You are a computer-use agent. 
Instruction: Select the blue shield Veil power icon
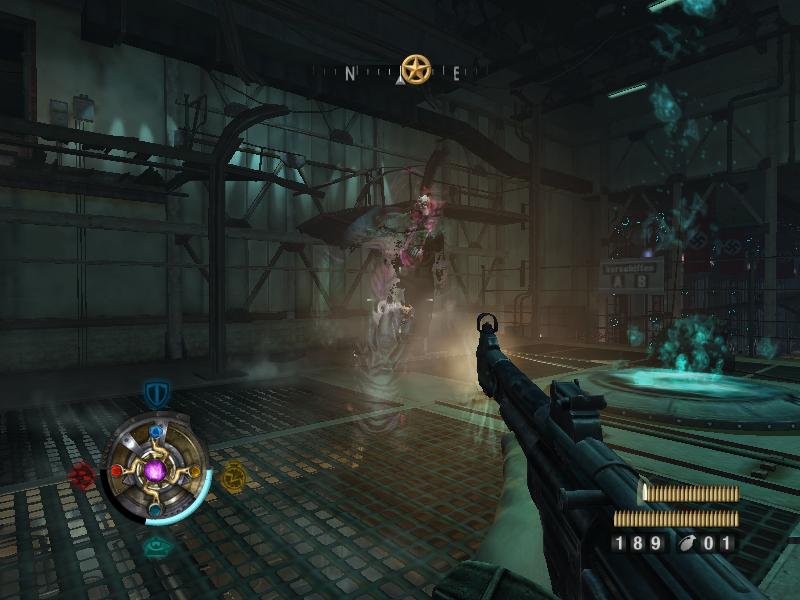click(155, 393)
